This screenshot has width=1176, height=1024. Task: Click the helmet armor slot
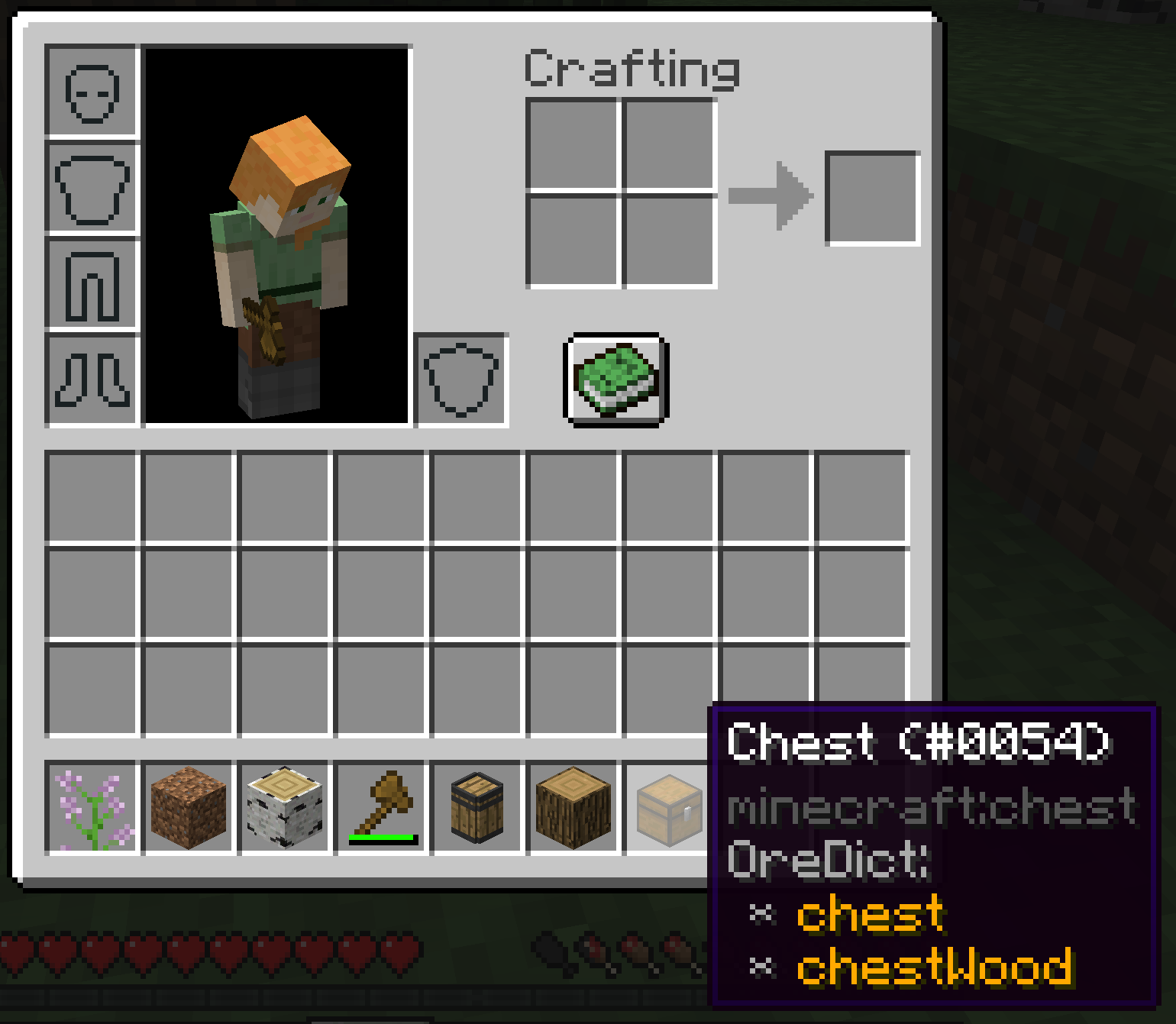pyautogui.click(x=93, y=92)
